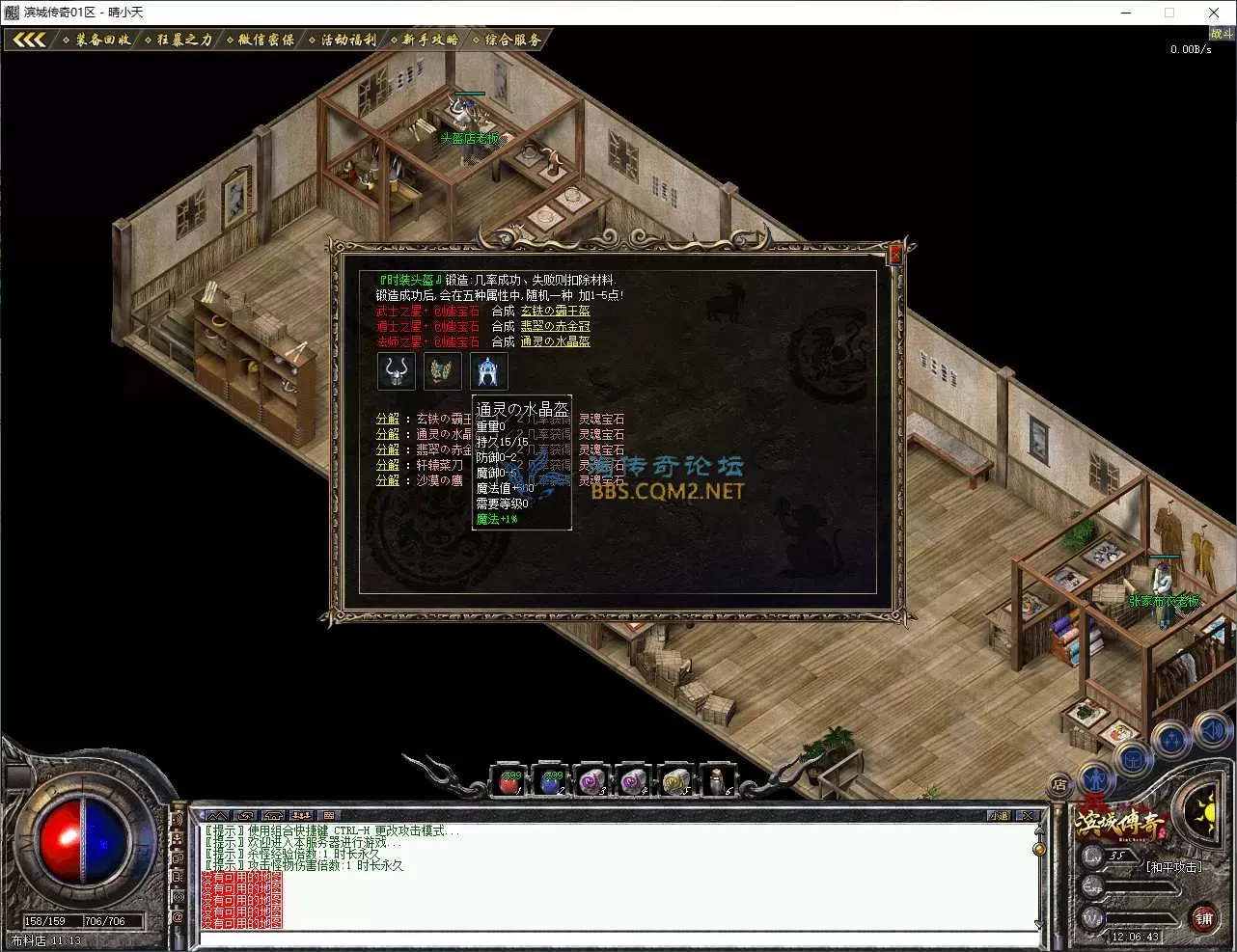Close the helmet forging dialog
Viewport: 1237px width, 952px height.
point(894,255)
